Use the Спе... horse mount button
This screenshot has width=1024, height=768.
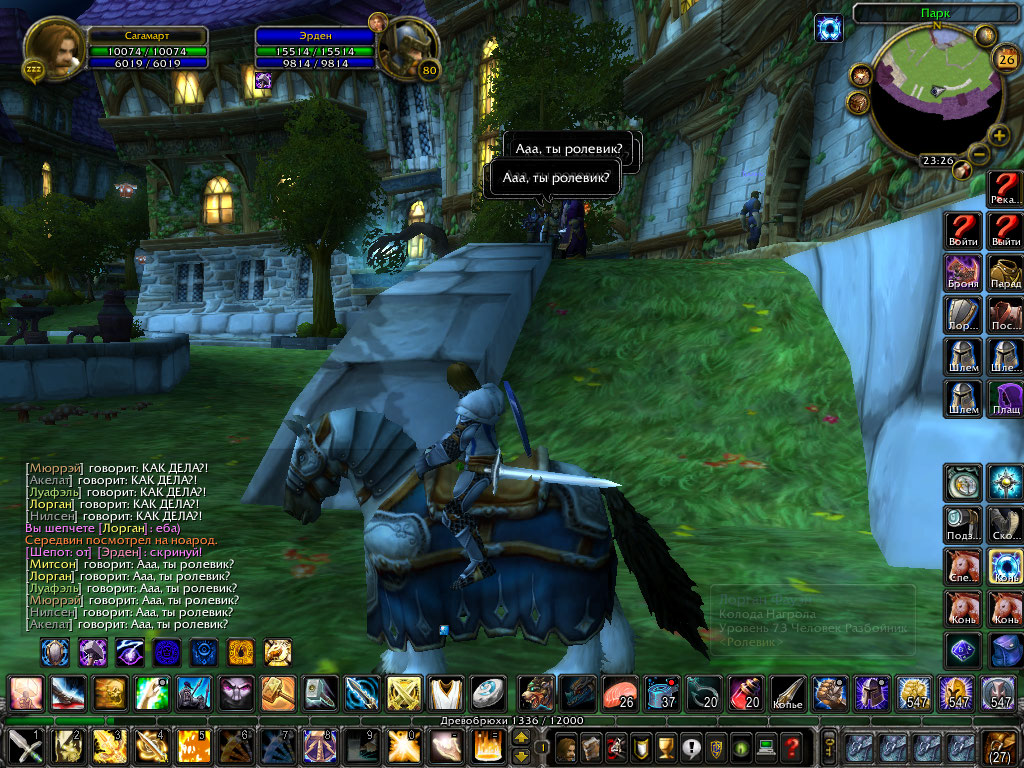(963, 567)
